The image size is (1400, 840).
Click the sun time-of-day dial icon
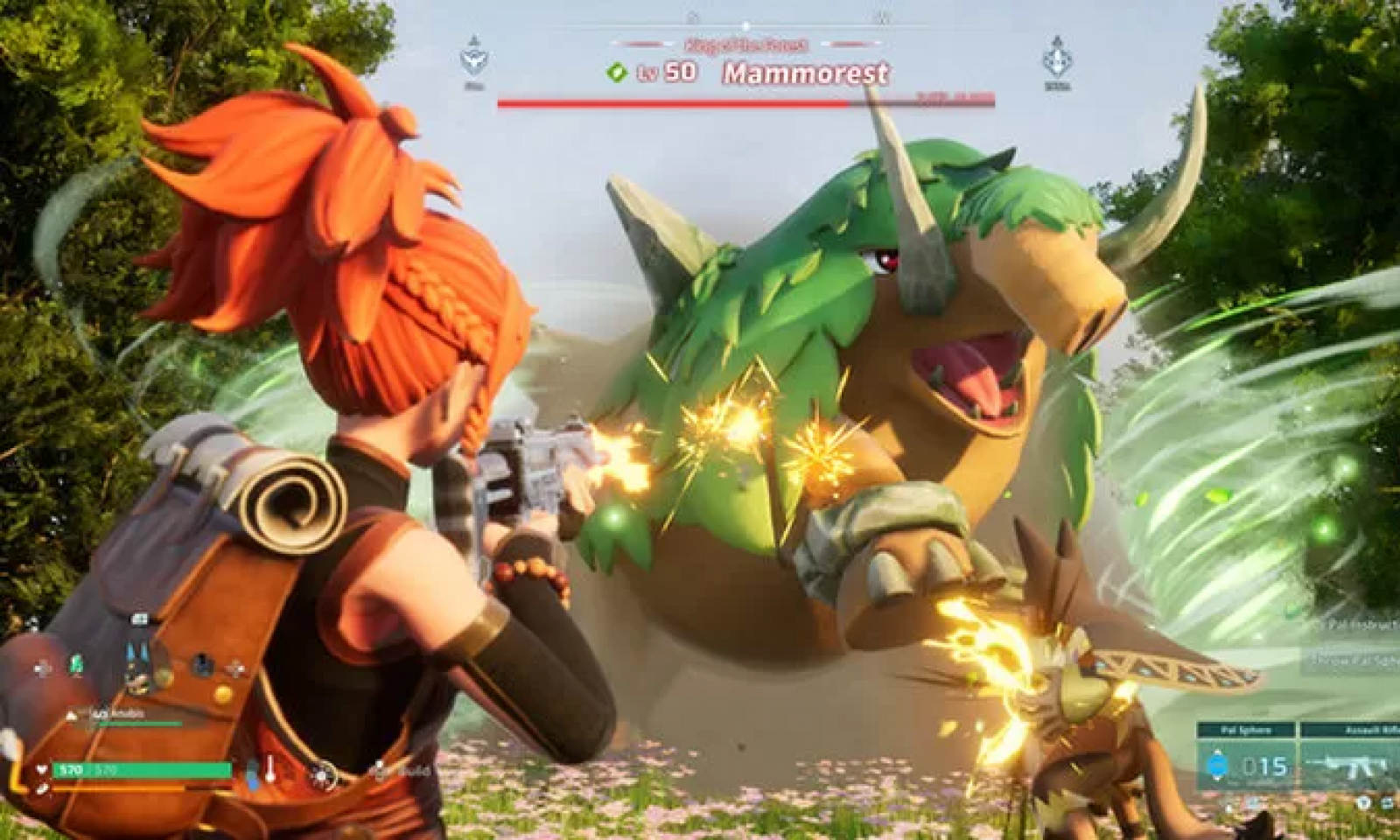(324, 774)
